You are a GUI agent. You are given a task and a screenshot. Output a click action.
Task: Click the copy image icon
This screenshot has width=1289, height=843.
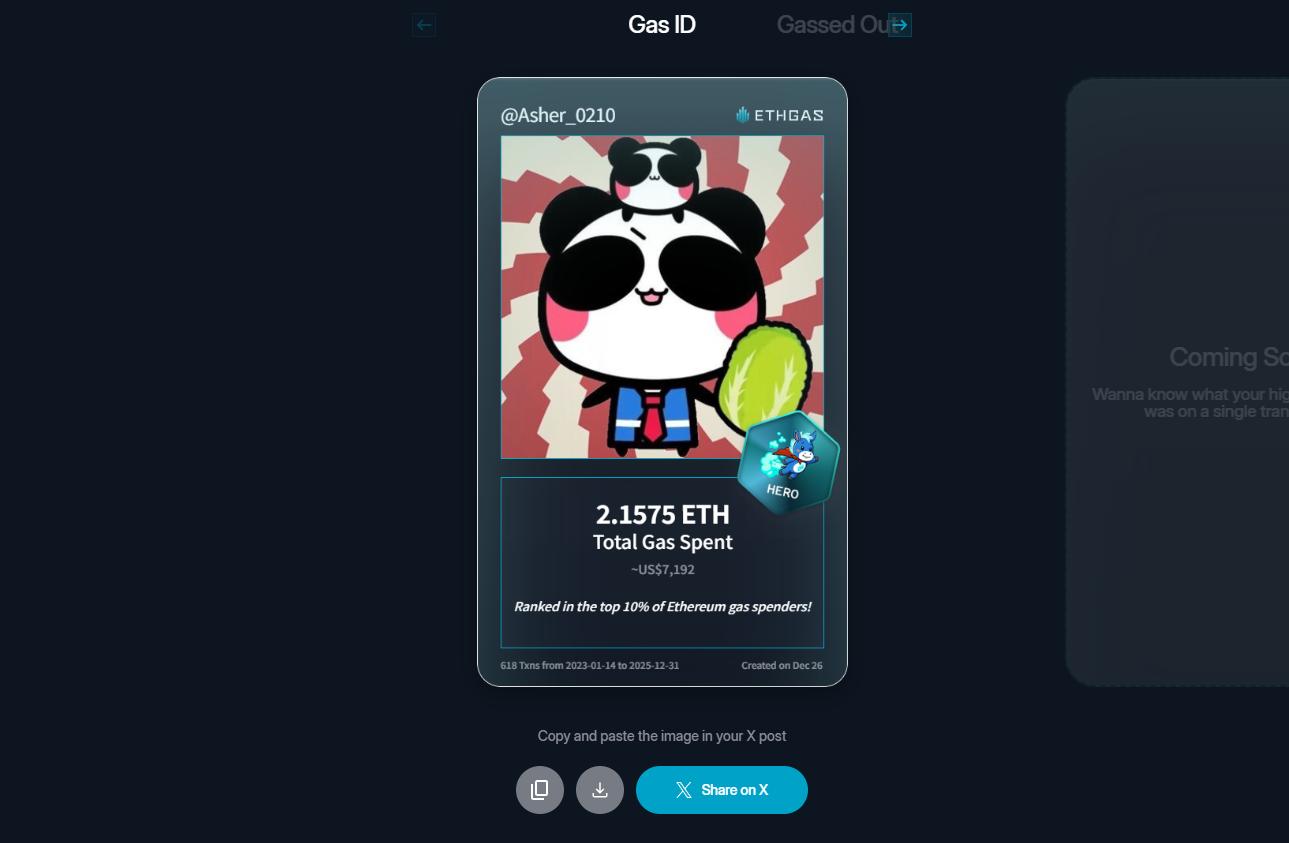click(540, 790)
